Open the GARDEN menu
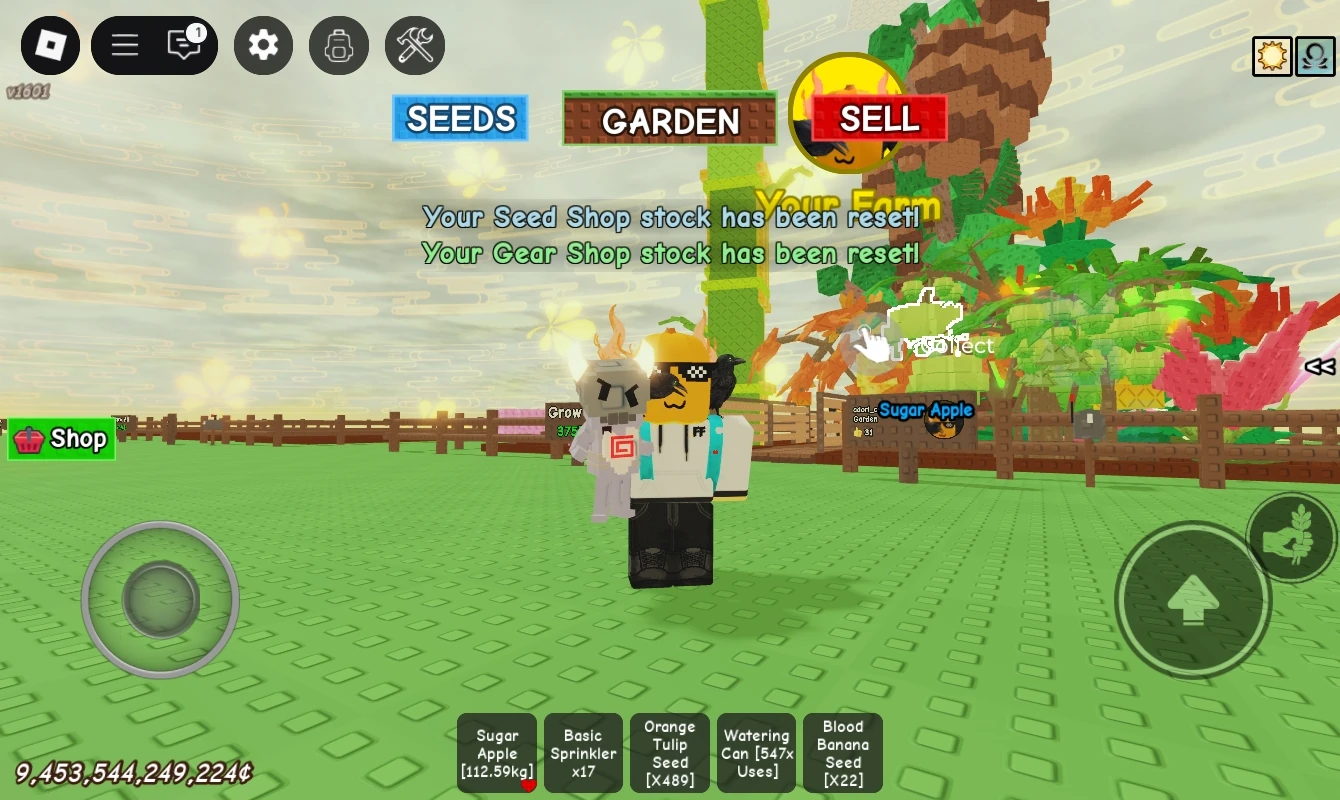The height and width of the screenshot is (800, 1340). click(x=669, y=121)
